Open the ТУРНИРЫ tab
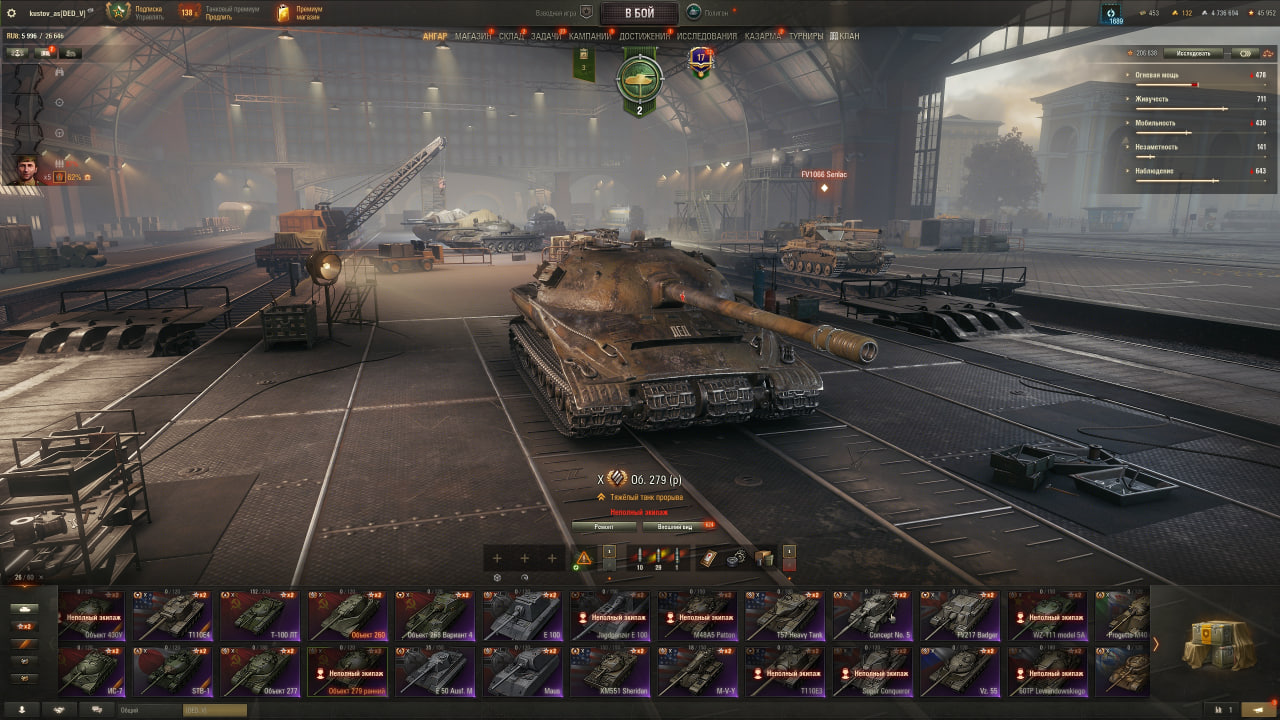The image size is (1280, 720). pos(806,36)
